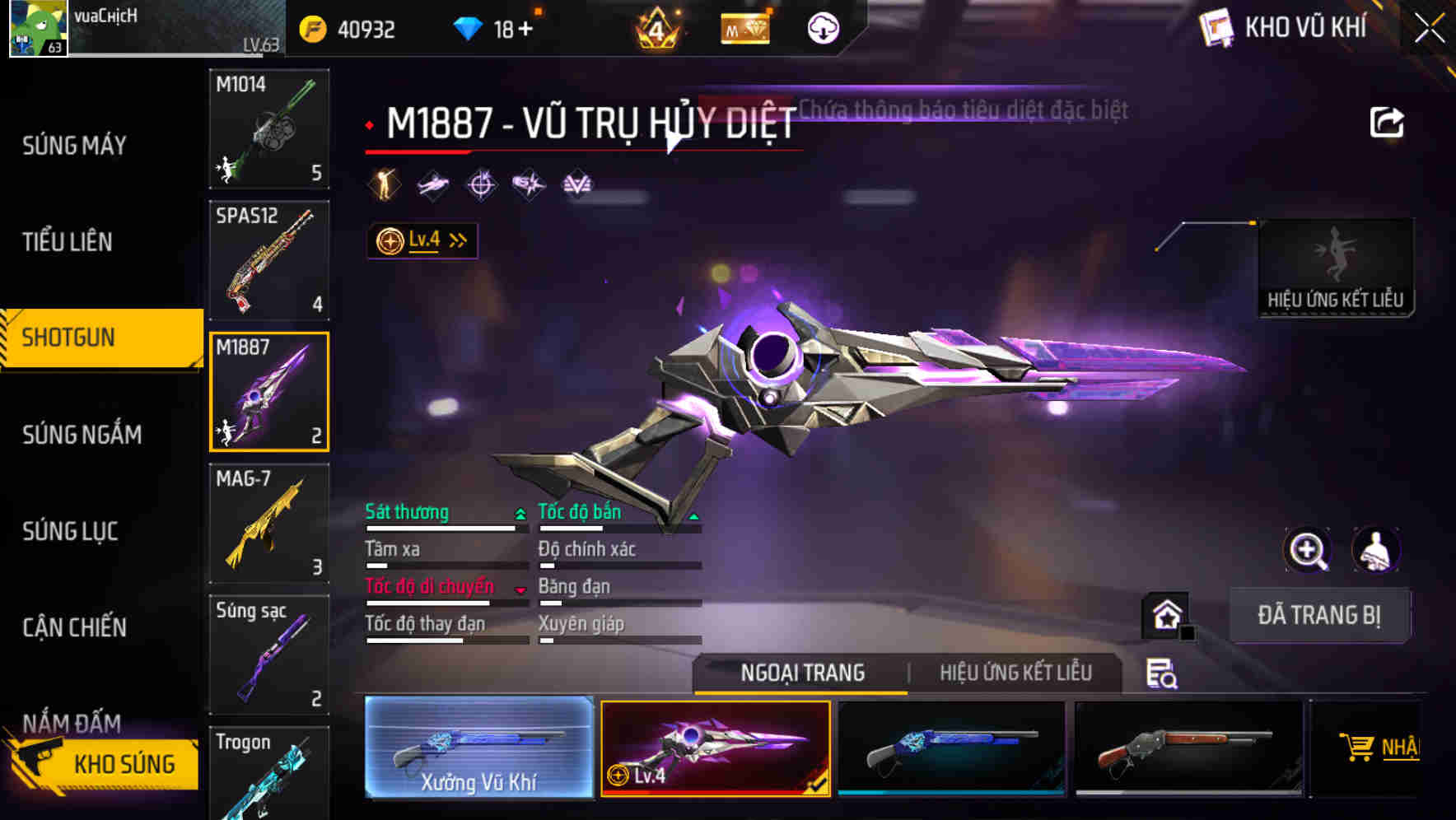Open the share icon near Kho Vũ Khí
Image resolution: width=1456 pixels, height=820 pixels.
click(1387, 120)
